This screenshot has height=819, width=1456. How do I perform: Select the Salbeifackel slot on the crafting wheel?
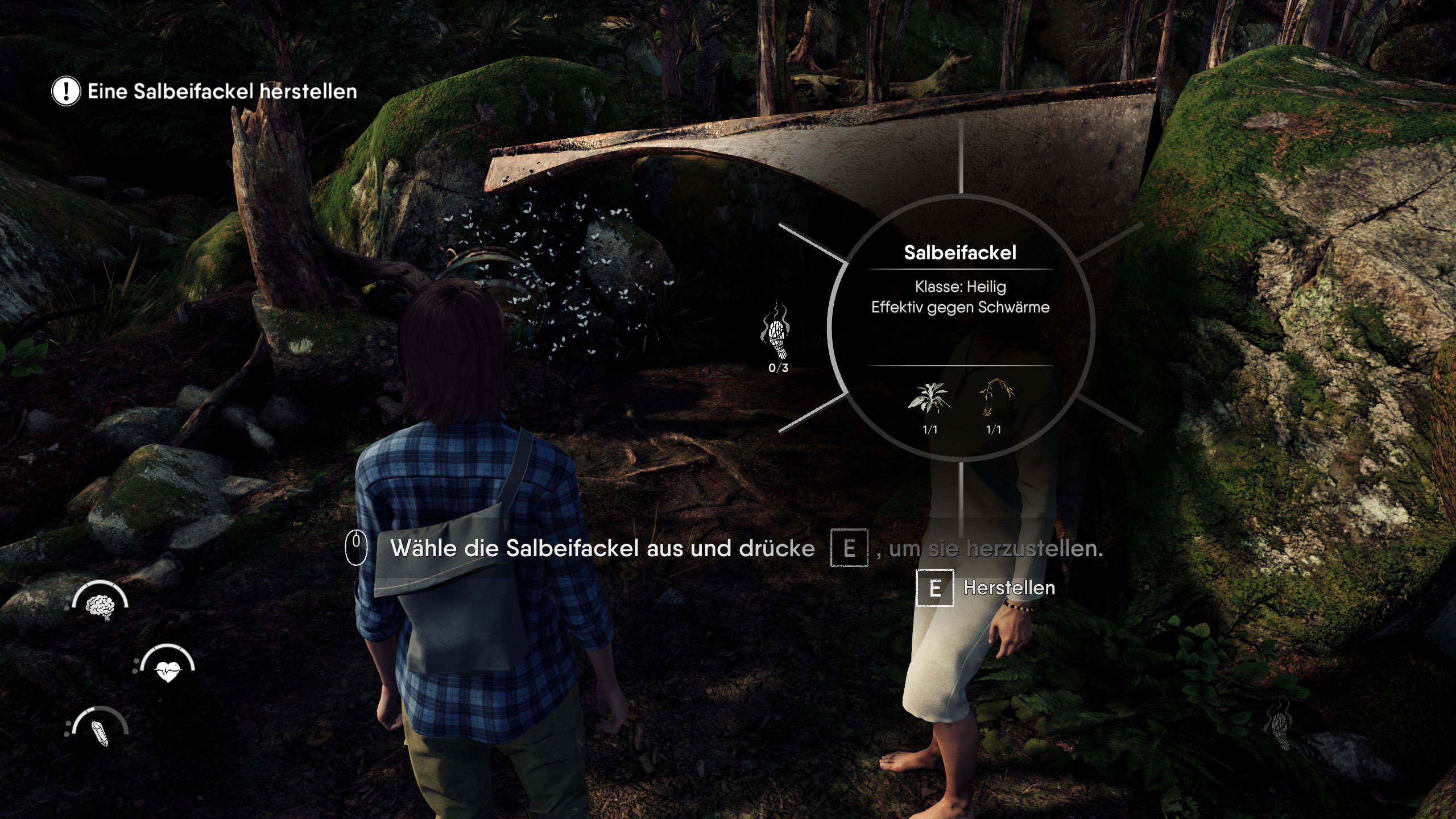pos(776,337)
